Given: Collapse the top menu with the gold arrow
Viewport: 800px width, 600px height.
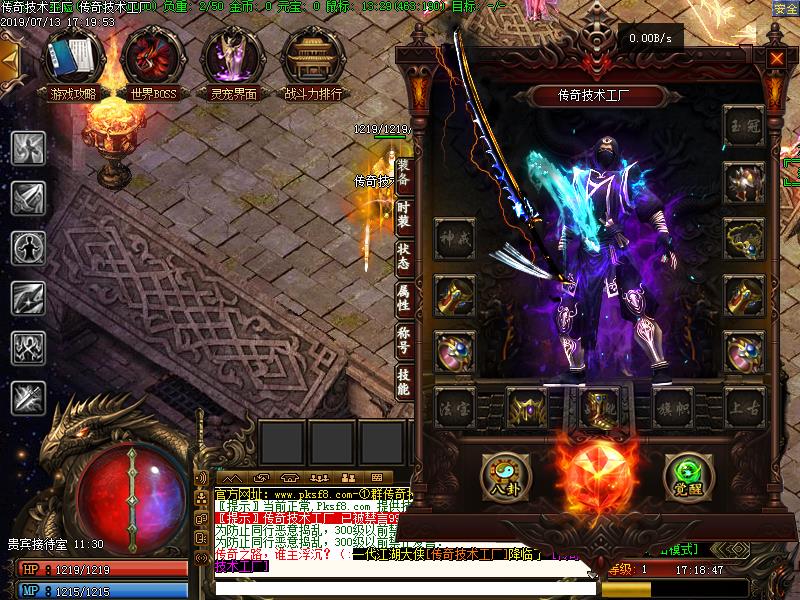Looking at the screenshot, I should click(x=9, y=59).
